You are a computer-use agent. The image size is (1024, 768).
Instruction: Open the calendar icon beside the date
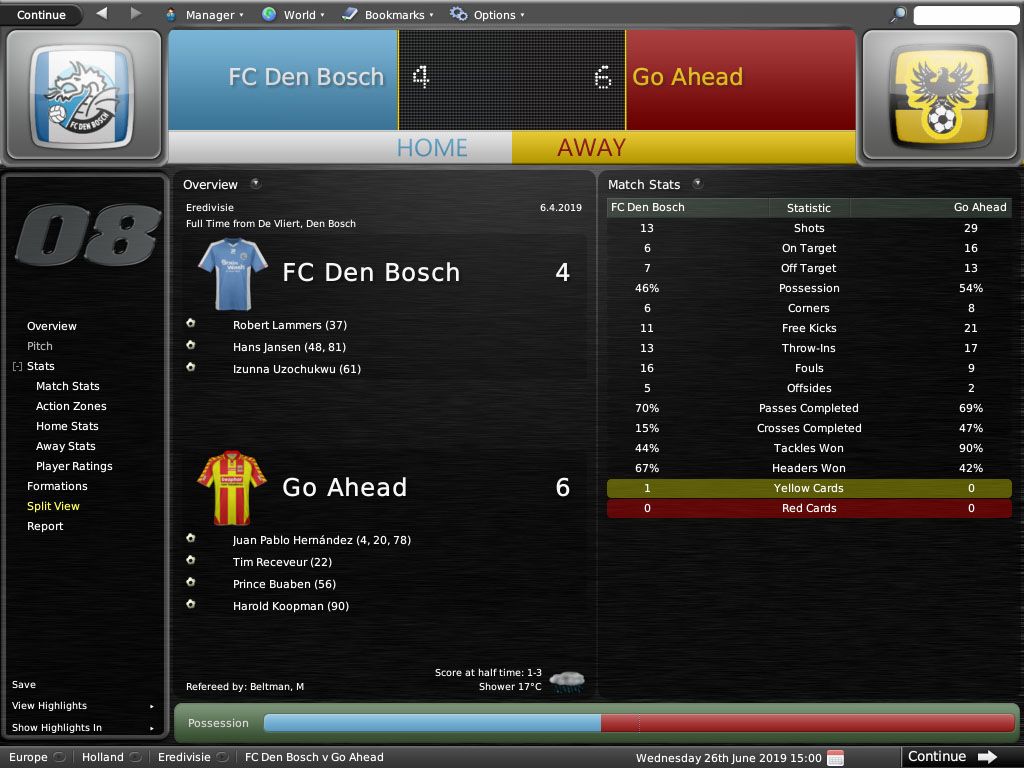click(835, 757)
